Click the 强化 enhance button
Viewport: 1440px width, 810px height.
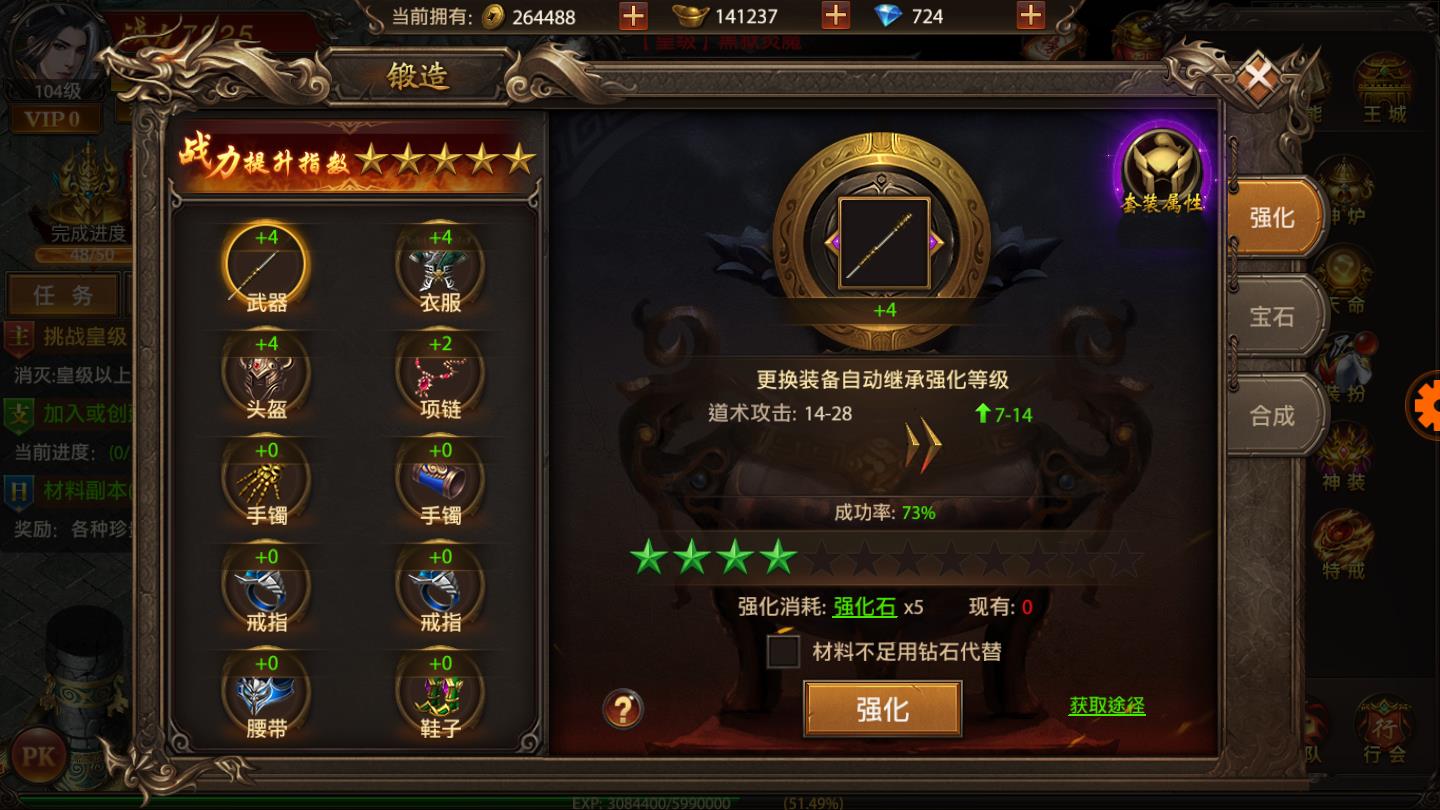(882, 709)
